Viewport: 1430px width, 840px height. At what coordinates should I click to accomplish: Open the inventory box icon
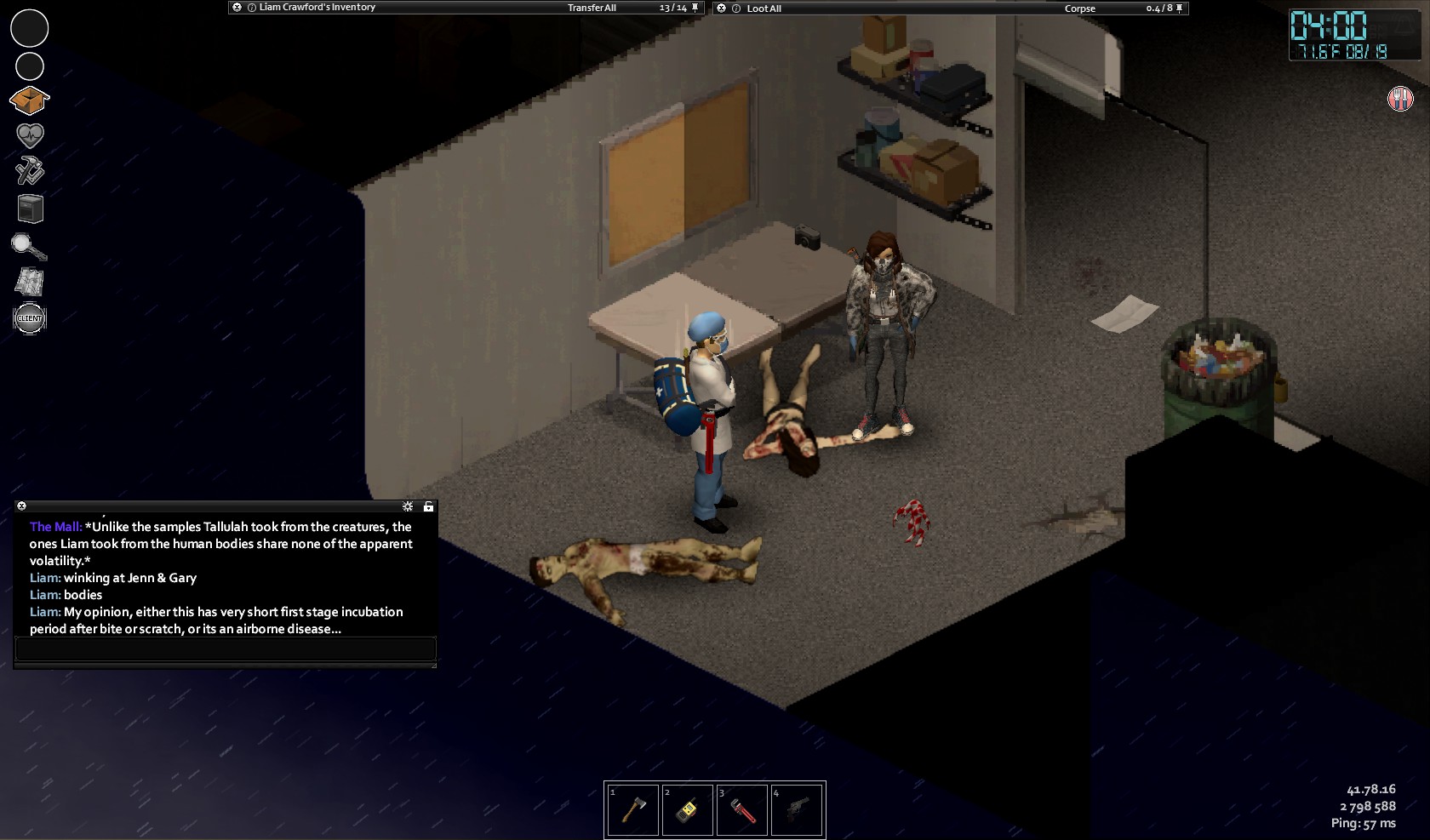point(29,100)
